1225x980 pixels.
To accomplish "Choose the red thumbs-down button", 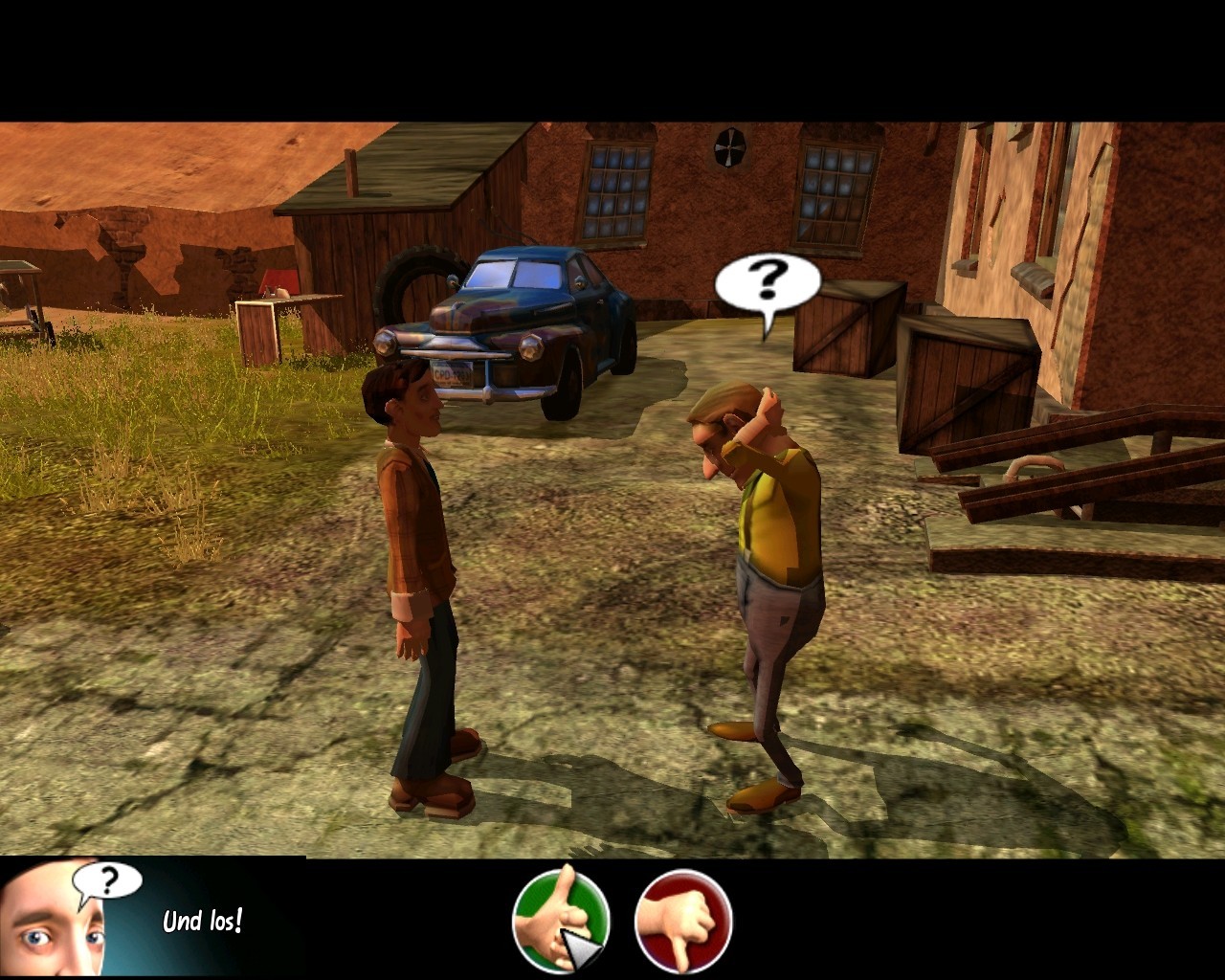I will (x=683, y=920).
